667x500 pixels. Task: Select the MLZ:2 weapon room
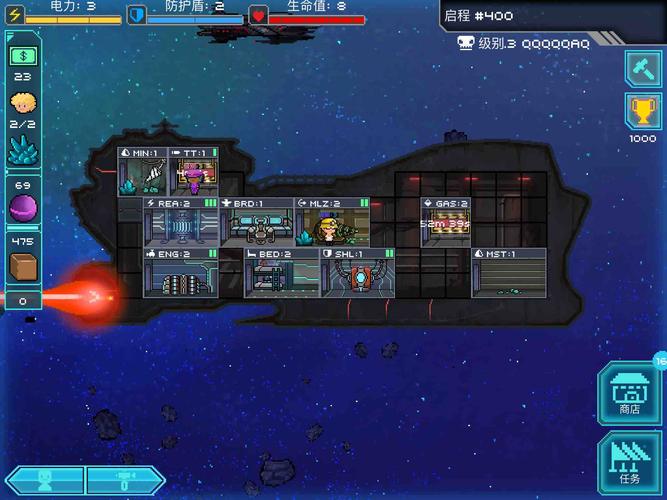(331, 222)
